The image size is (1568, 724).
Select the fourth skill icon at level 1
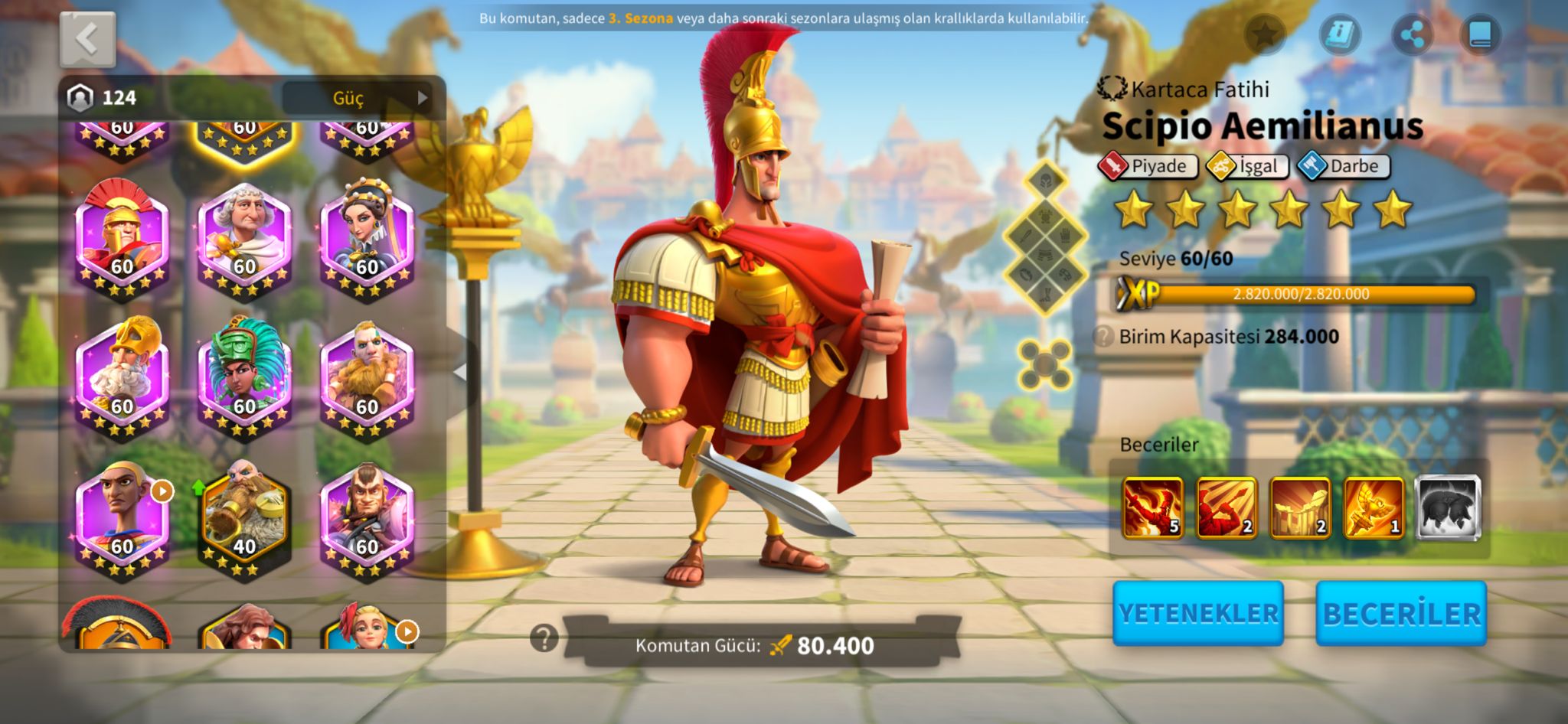(x=1374, y=507)
